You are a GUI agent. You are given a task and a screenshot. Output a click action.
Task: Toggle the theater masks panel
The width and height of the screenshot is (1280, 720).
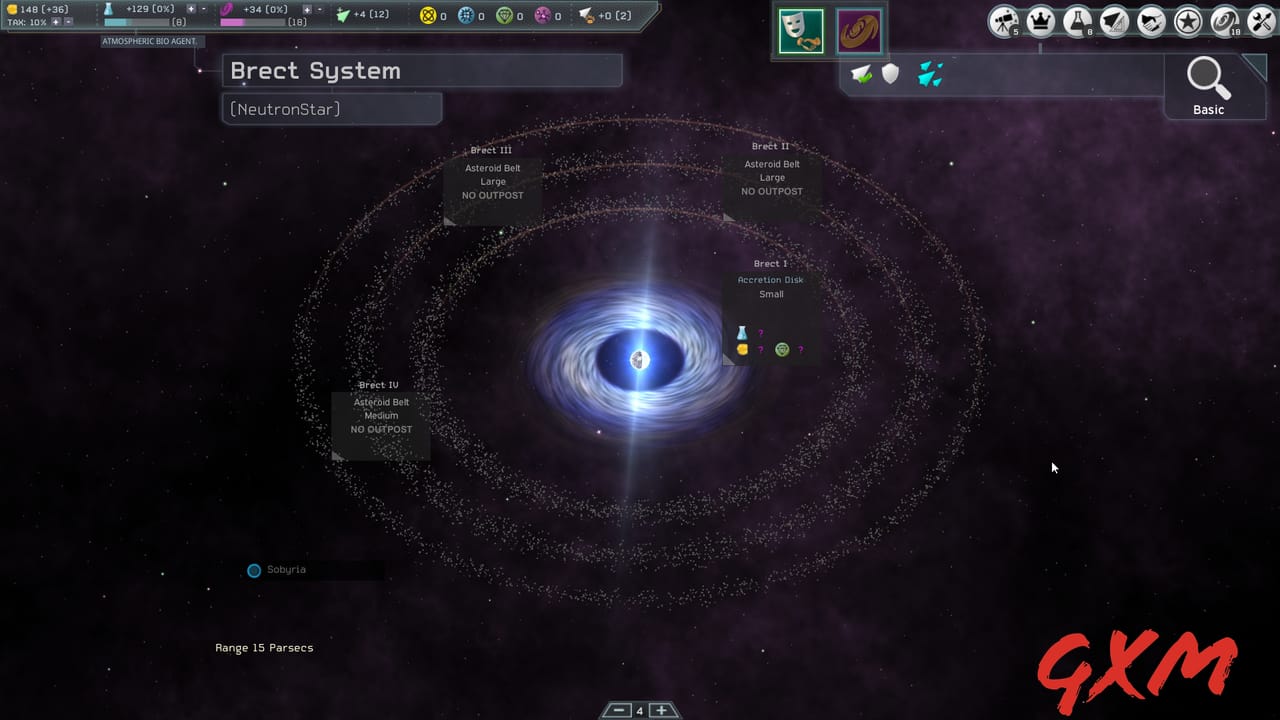coord(800,30)
